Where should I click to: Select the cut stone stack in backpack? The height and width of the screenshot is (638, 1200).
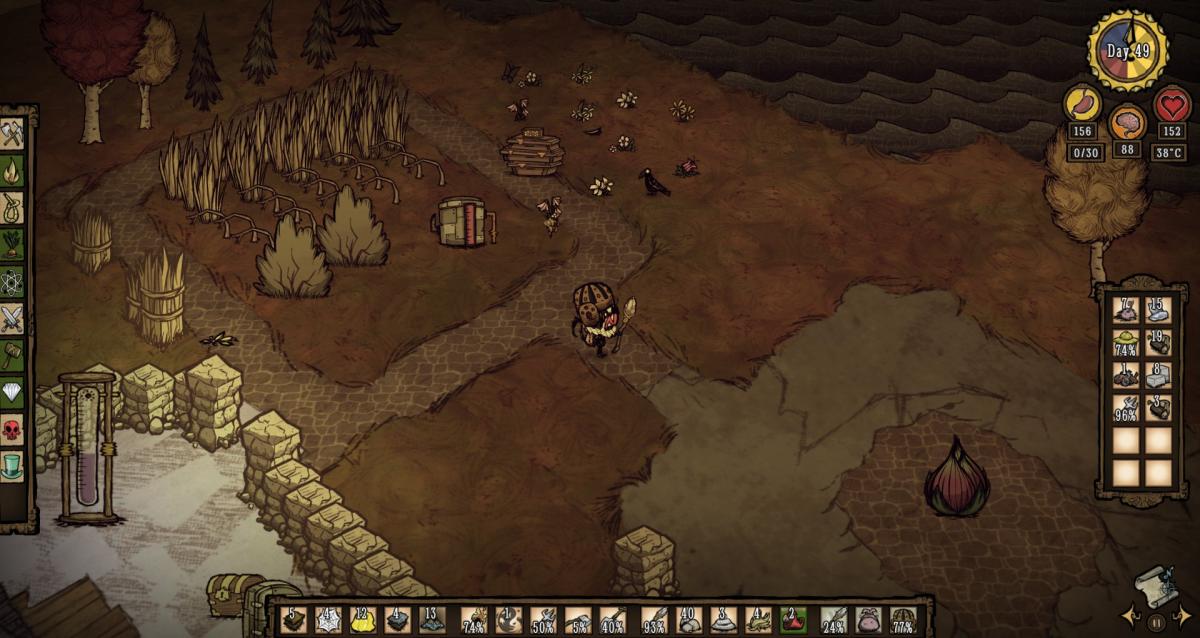(x=1159, y=377)
